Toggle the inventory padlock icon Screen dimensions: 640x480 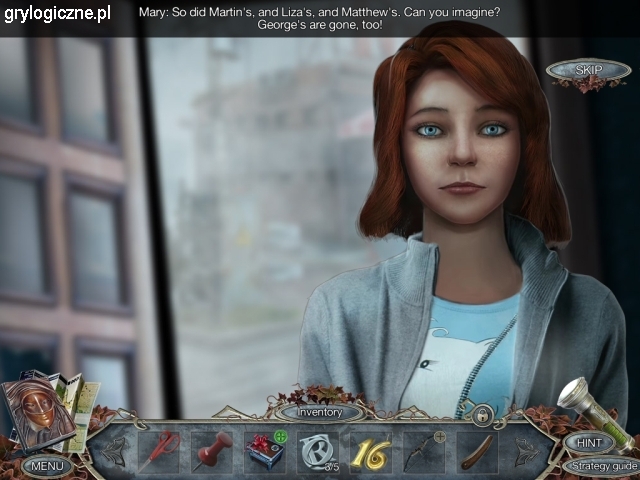coord(482,413)
